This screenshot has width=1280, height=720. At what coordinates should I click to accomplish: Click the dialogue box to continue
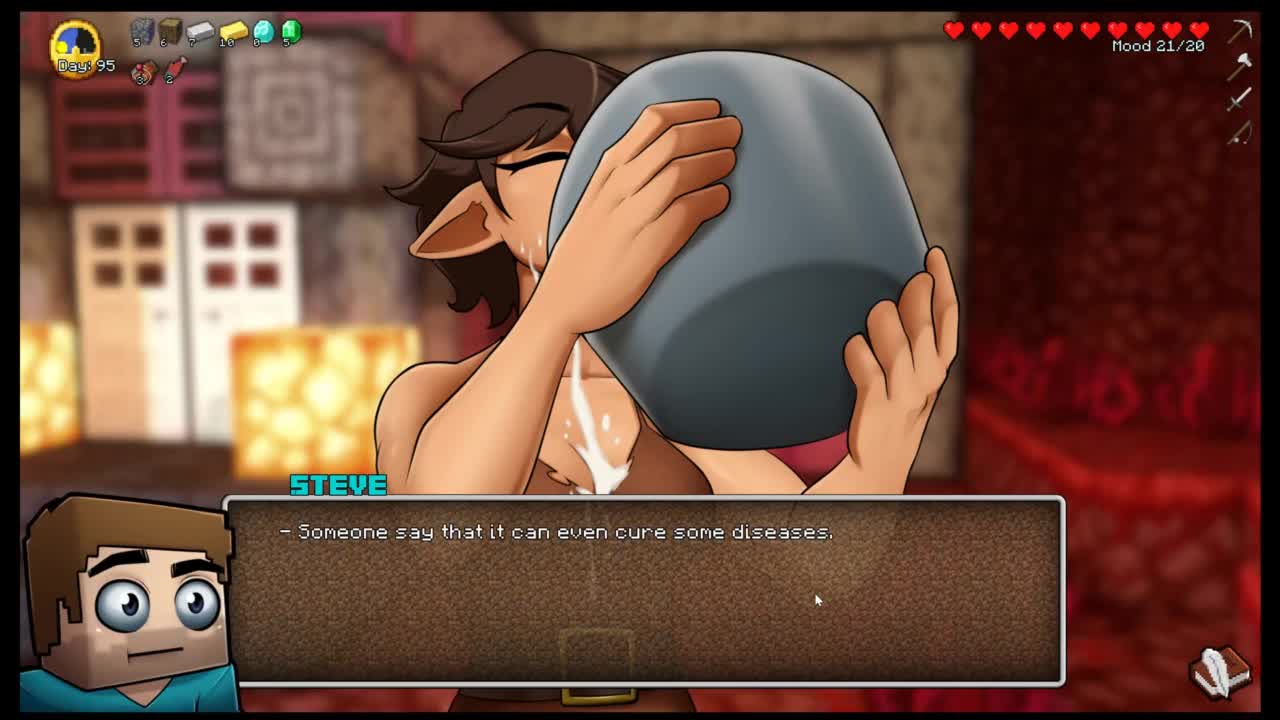[x=645, y=590]
